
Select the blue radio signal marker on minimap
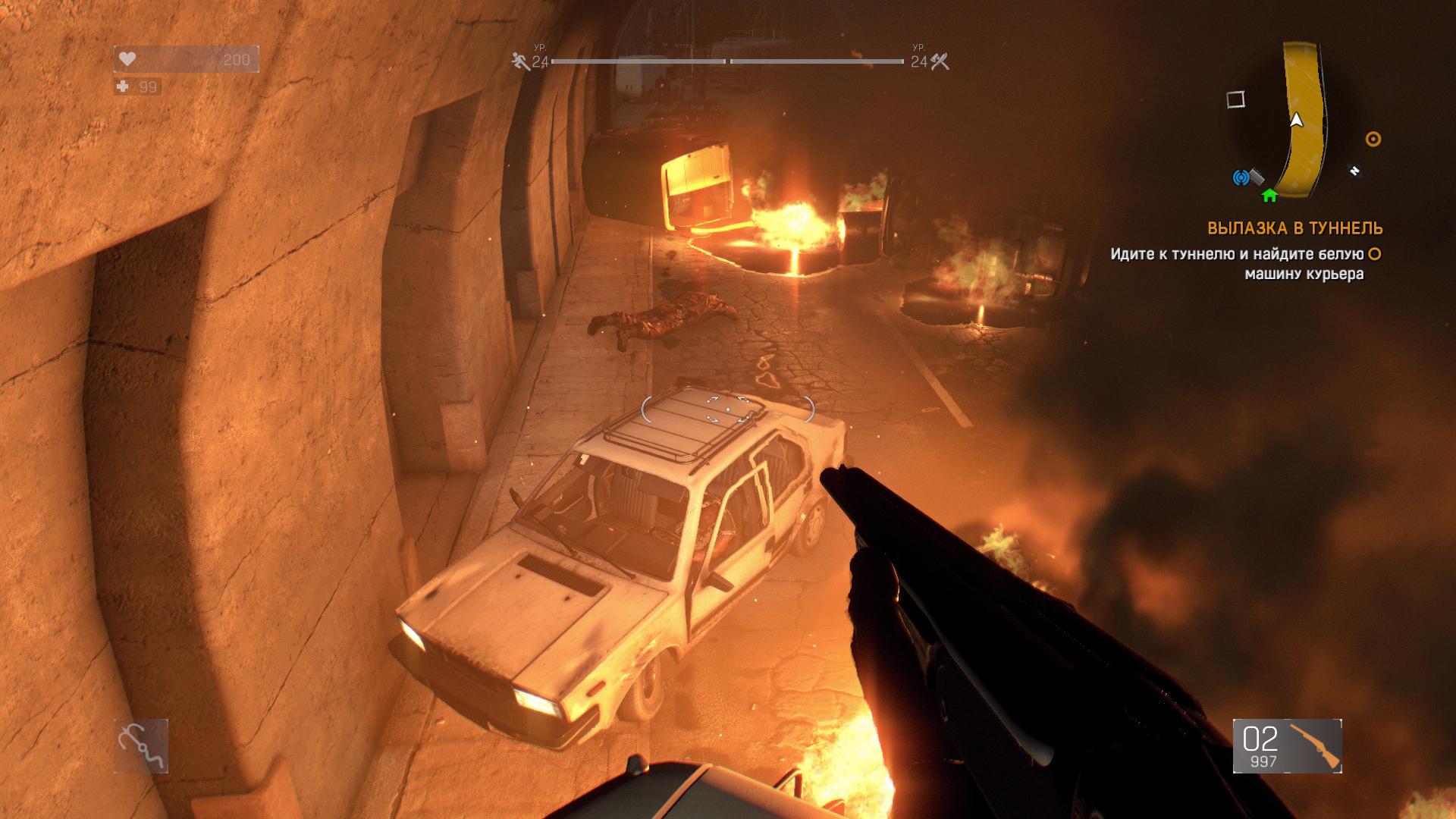pos(1241,178)
